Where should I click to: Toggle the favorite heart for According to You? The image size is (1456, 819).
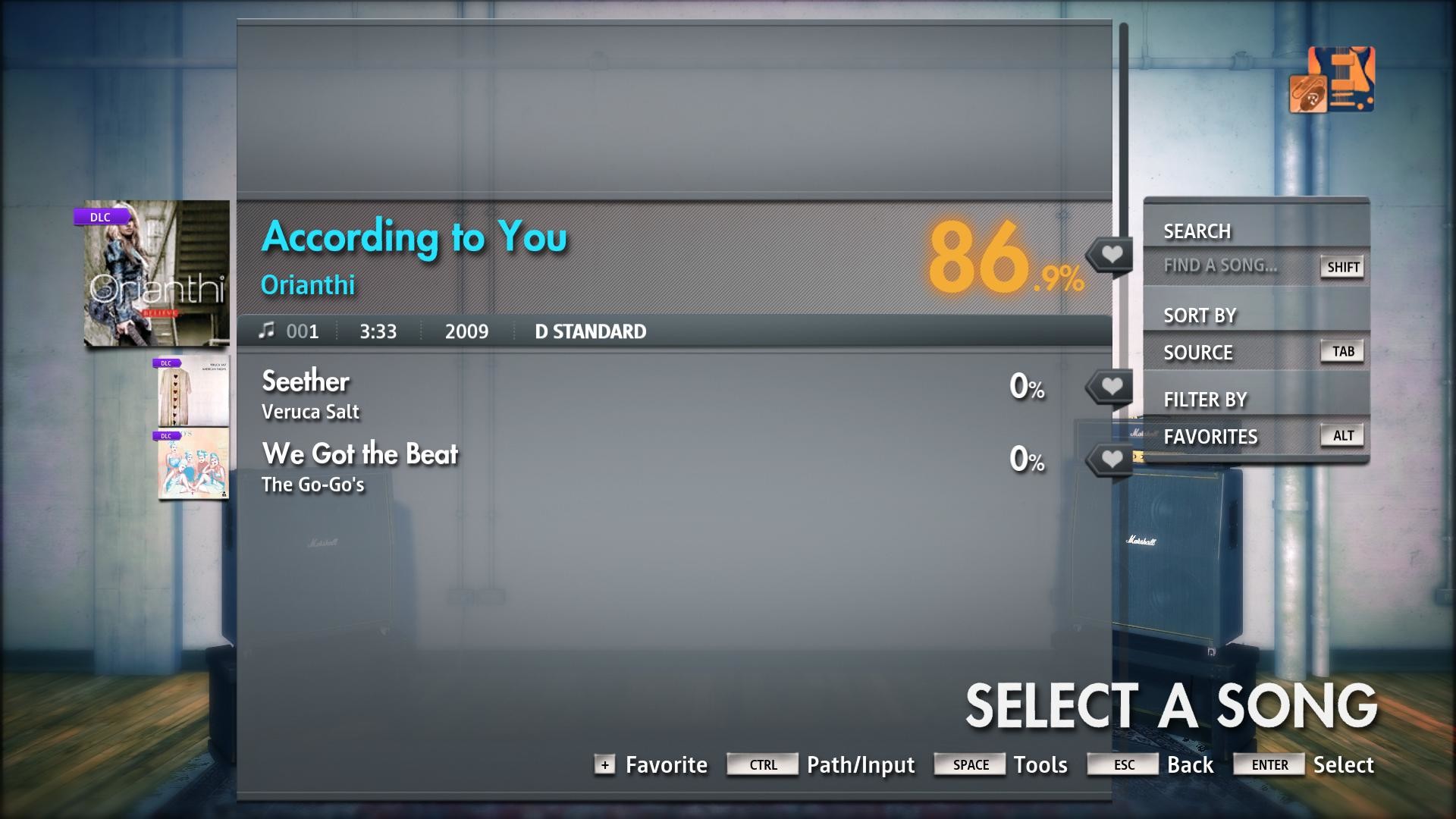coord(1112,253)
